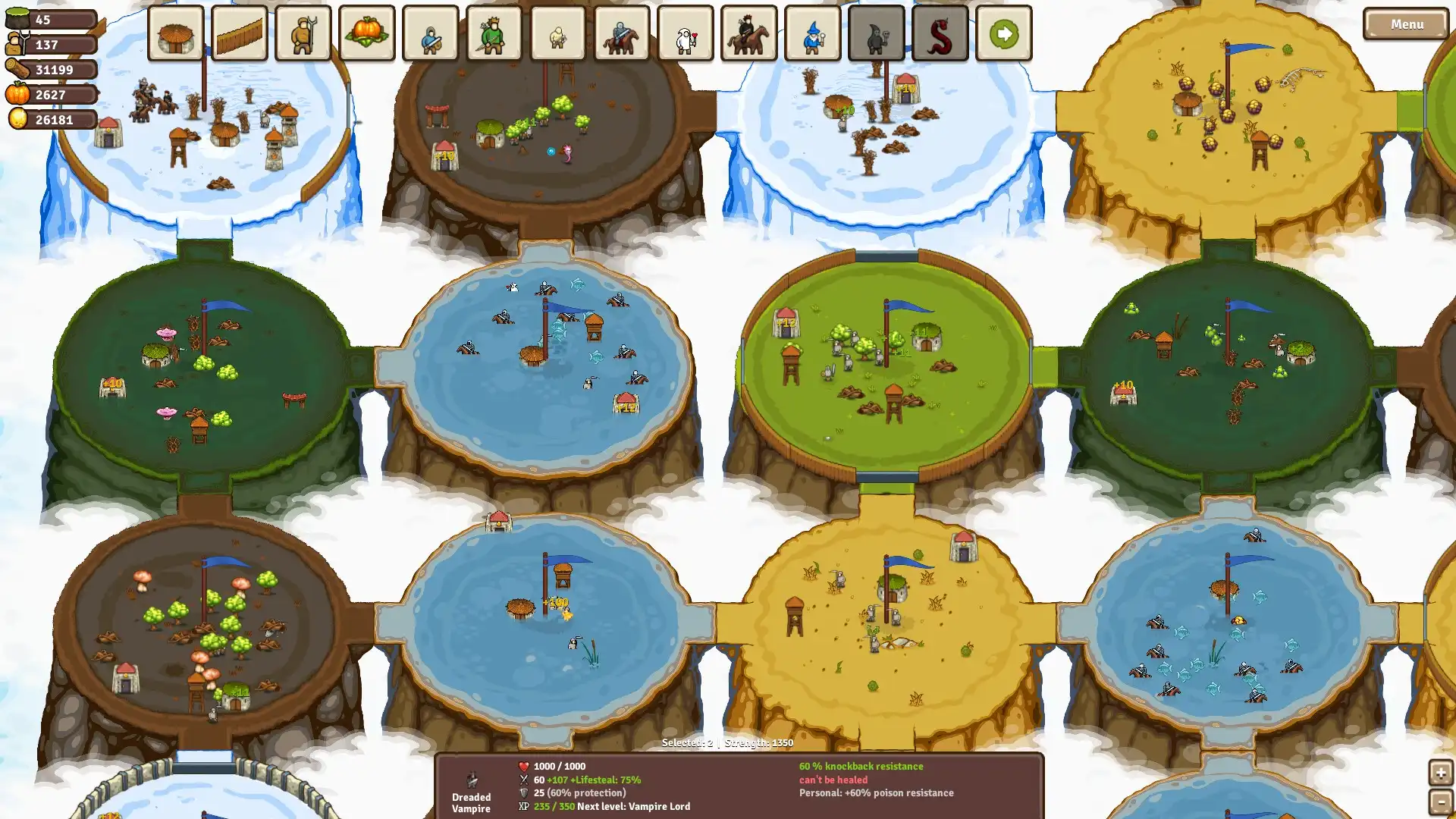Click the green arrow advance button
Screen dimensions: 1456x819
(1003, 34)
